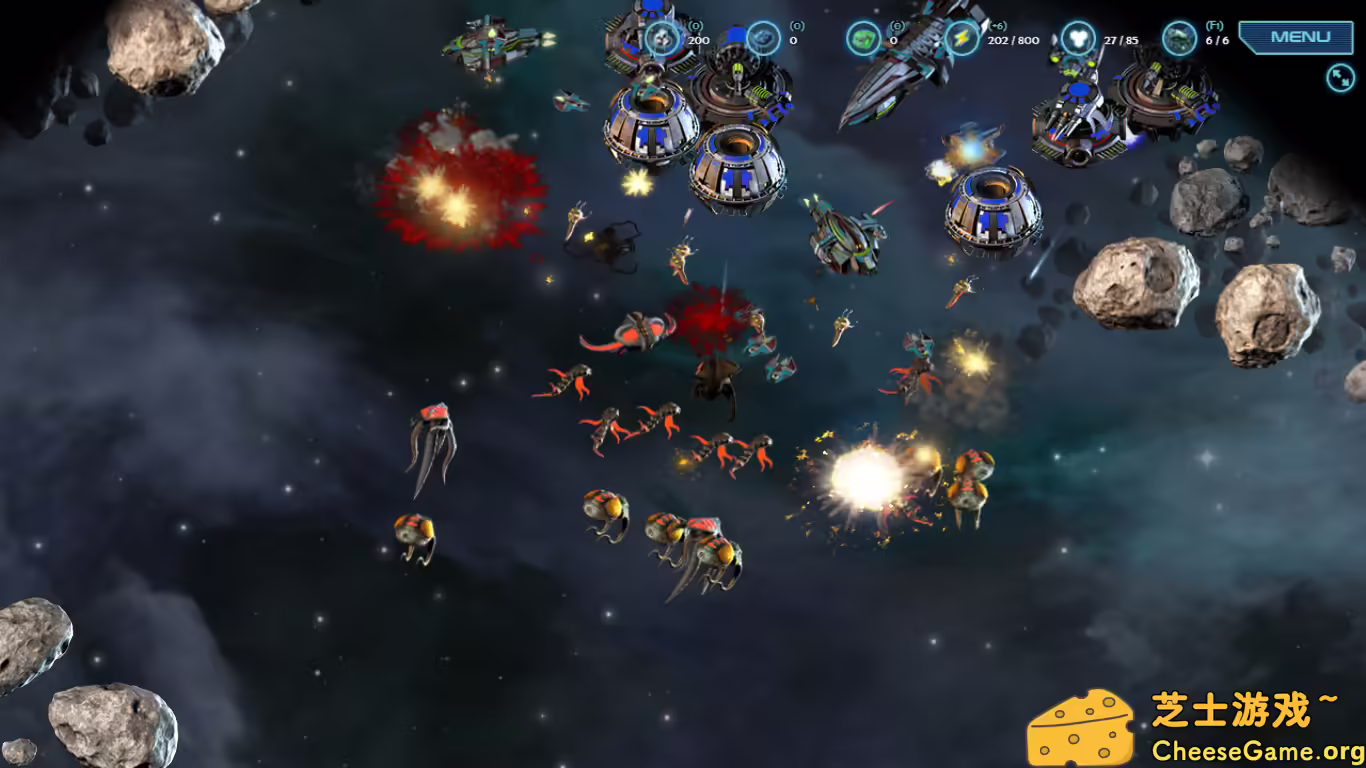Select the metal resource icon showing 200
Image resolution: width=1366 pixels, height=768 pixels.
[661, 40]
